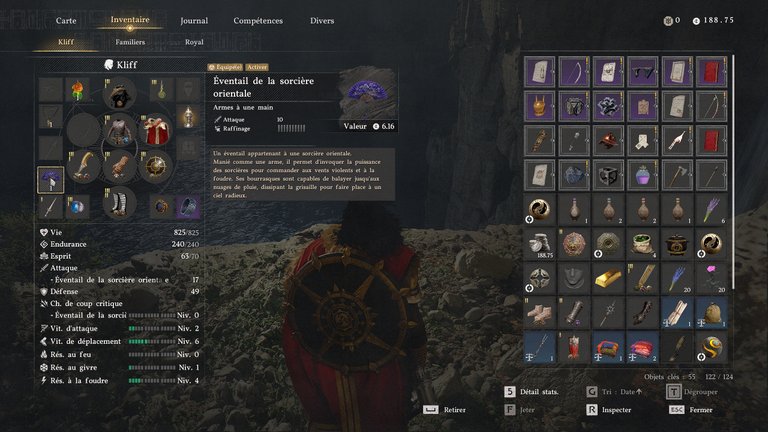The width and height of the screenshot is (768, 432).
Task: Show the Familiers sub-tab
Action: tap(130, 43)
